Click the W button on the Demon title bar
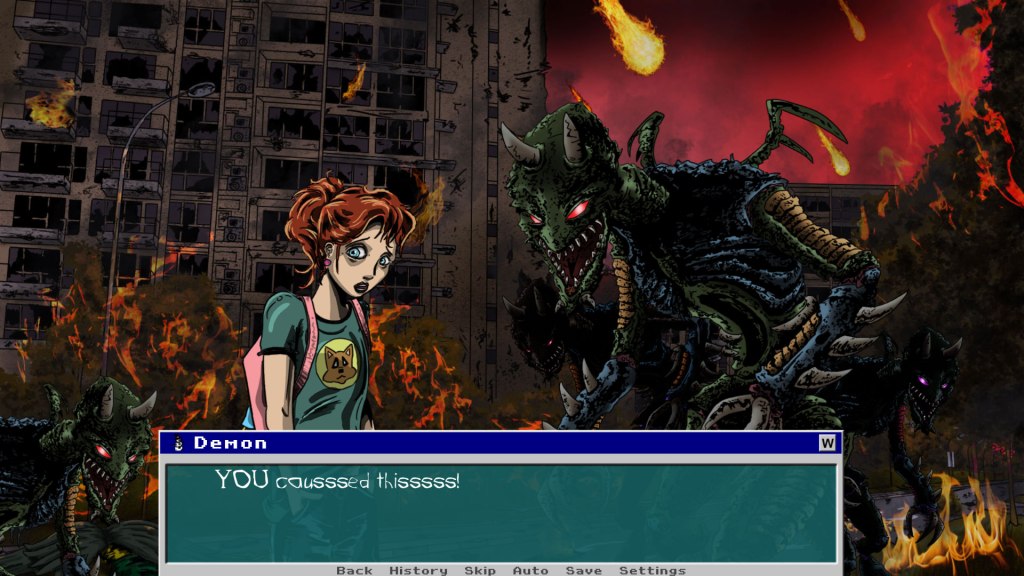Screen dimensions: 1024x576 point(827,443)
